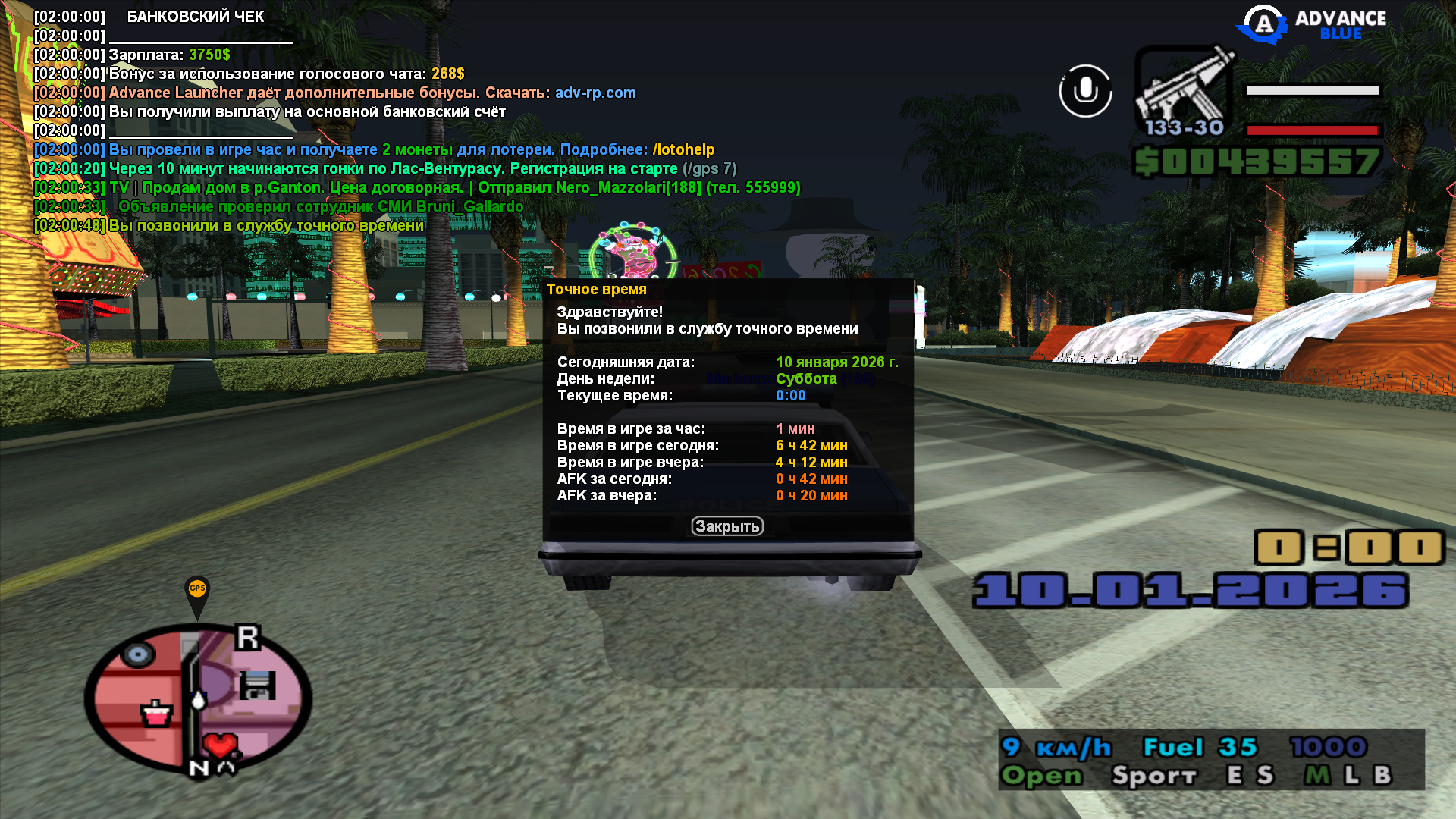Open the adv-rp.com link in chat

point(595,93)
